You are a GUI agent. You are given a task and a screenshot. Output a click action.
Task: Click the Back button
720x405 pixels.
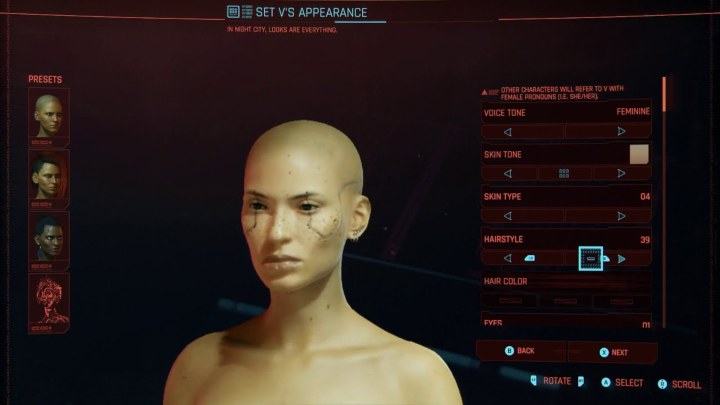tap(522, 351)
